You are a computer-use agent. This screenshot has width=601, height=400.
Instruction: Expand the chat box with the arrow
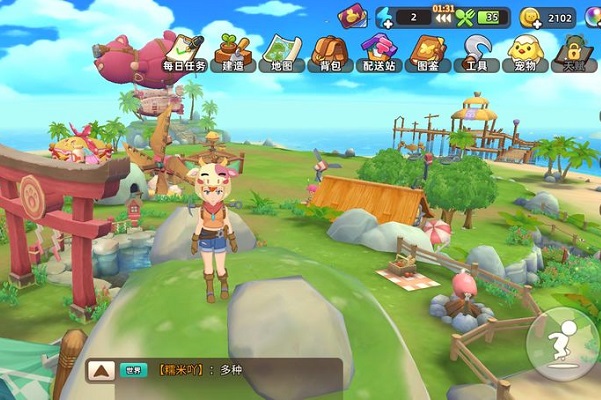(100, 370)
